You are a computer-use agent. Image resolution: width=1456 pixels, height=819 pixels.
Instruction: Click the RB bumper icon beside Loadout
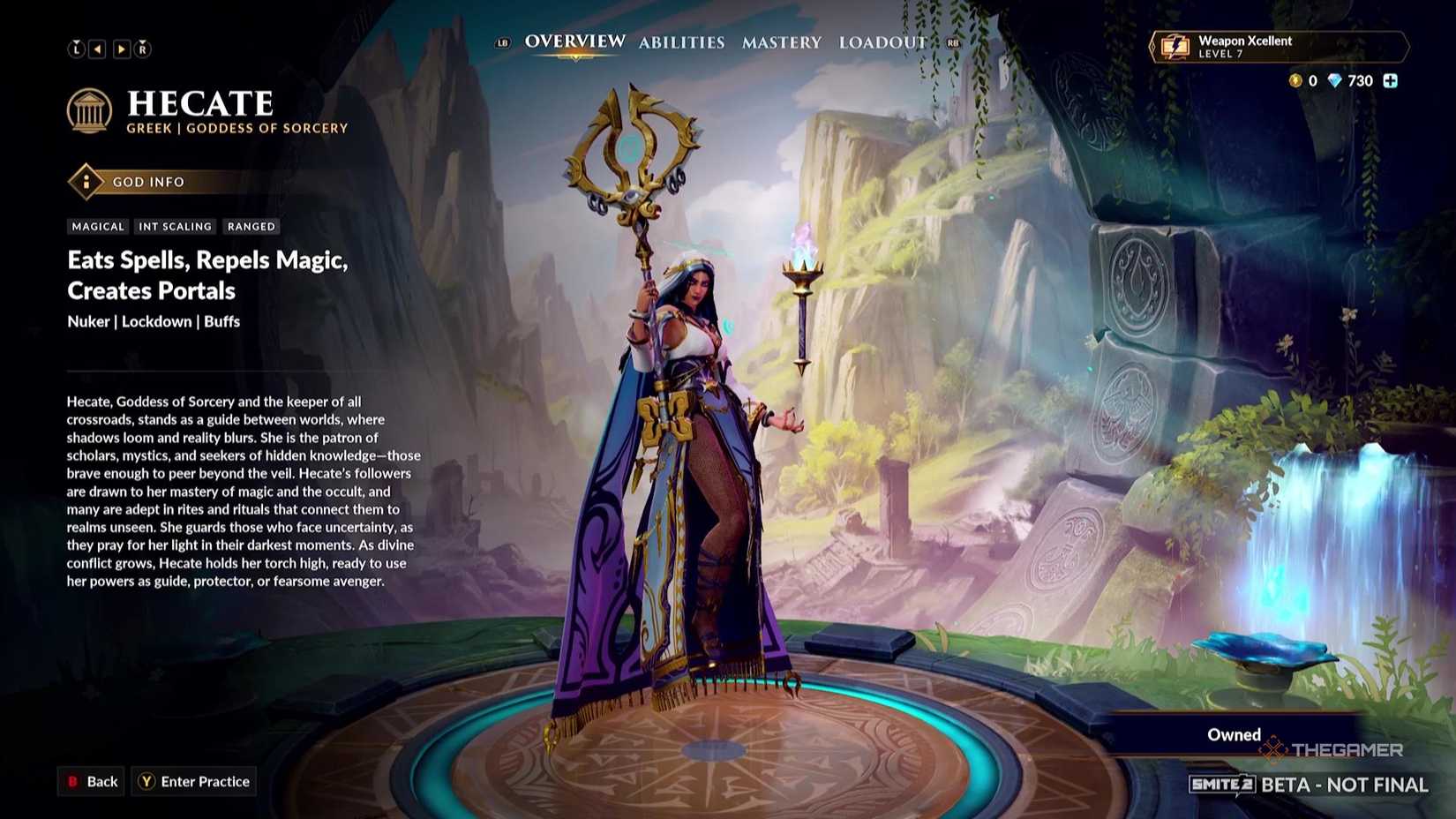pos(954,41)
